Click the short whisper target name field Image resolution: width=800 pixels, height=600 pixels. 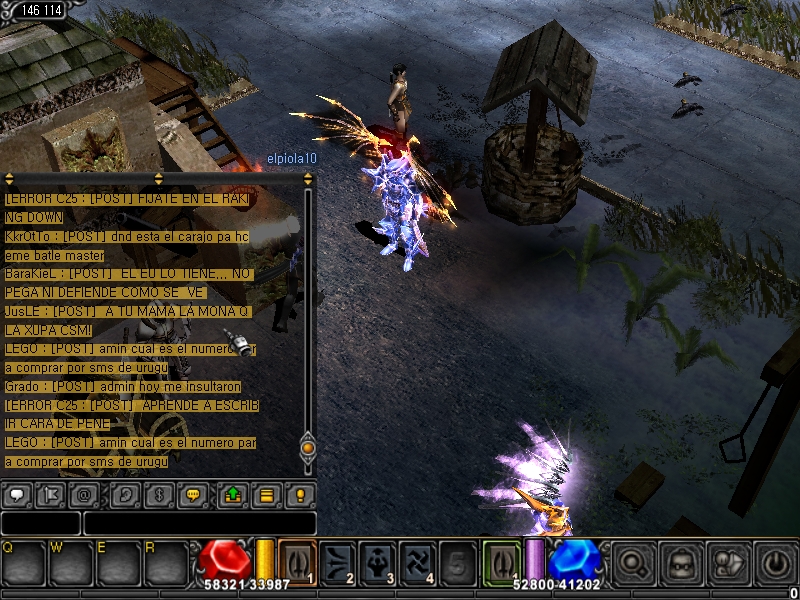click(40, 523)
